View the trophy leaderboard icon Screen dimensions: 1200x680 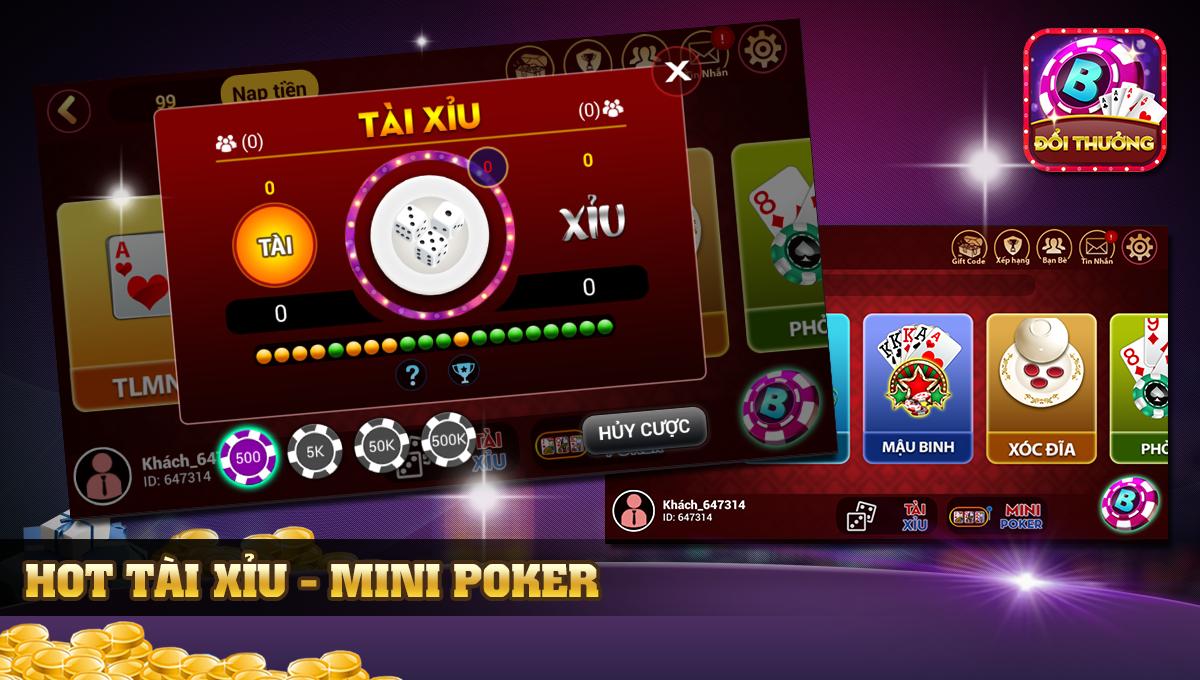click(x=463, y=370)
